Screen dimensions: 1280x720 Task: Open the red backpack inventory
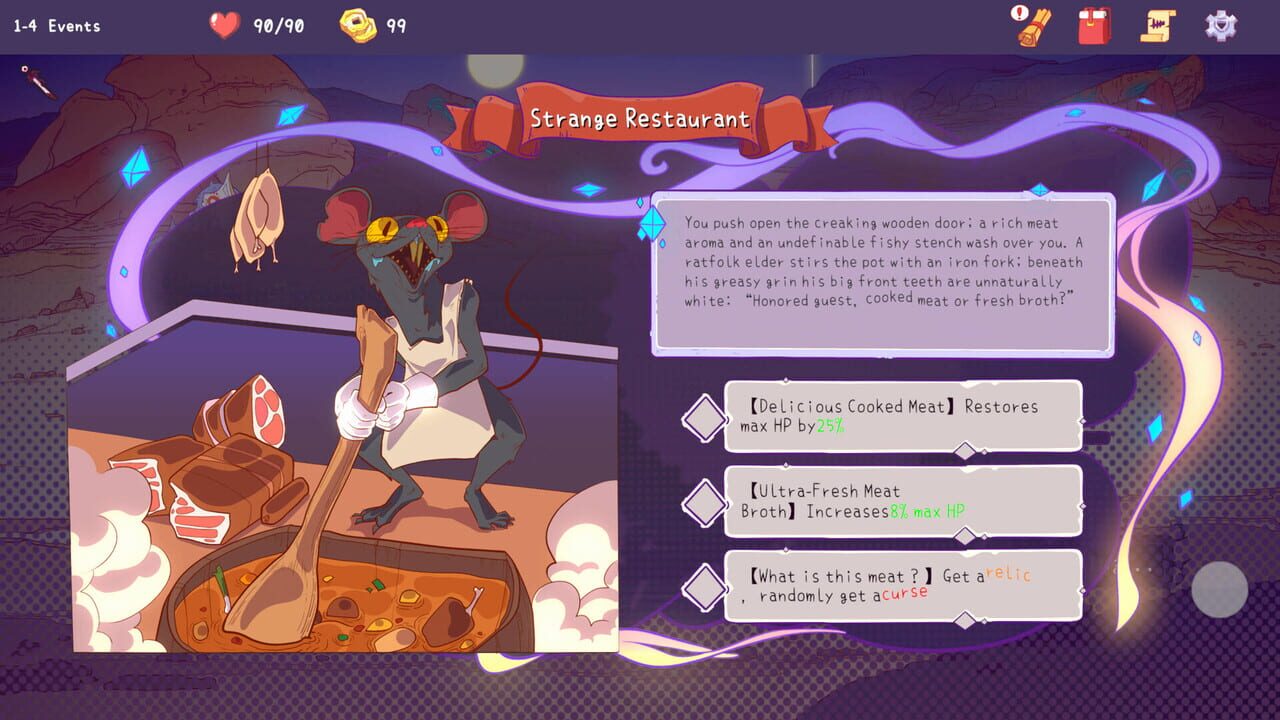[x=1094, y=25]
